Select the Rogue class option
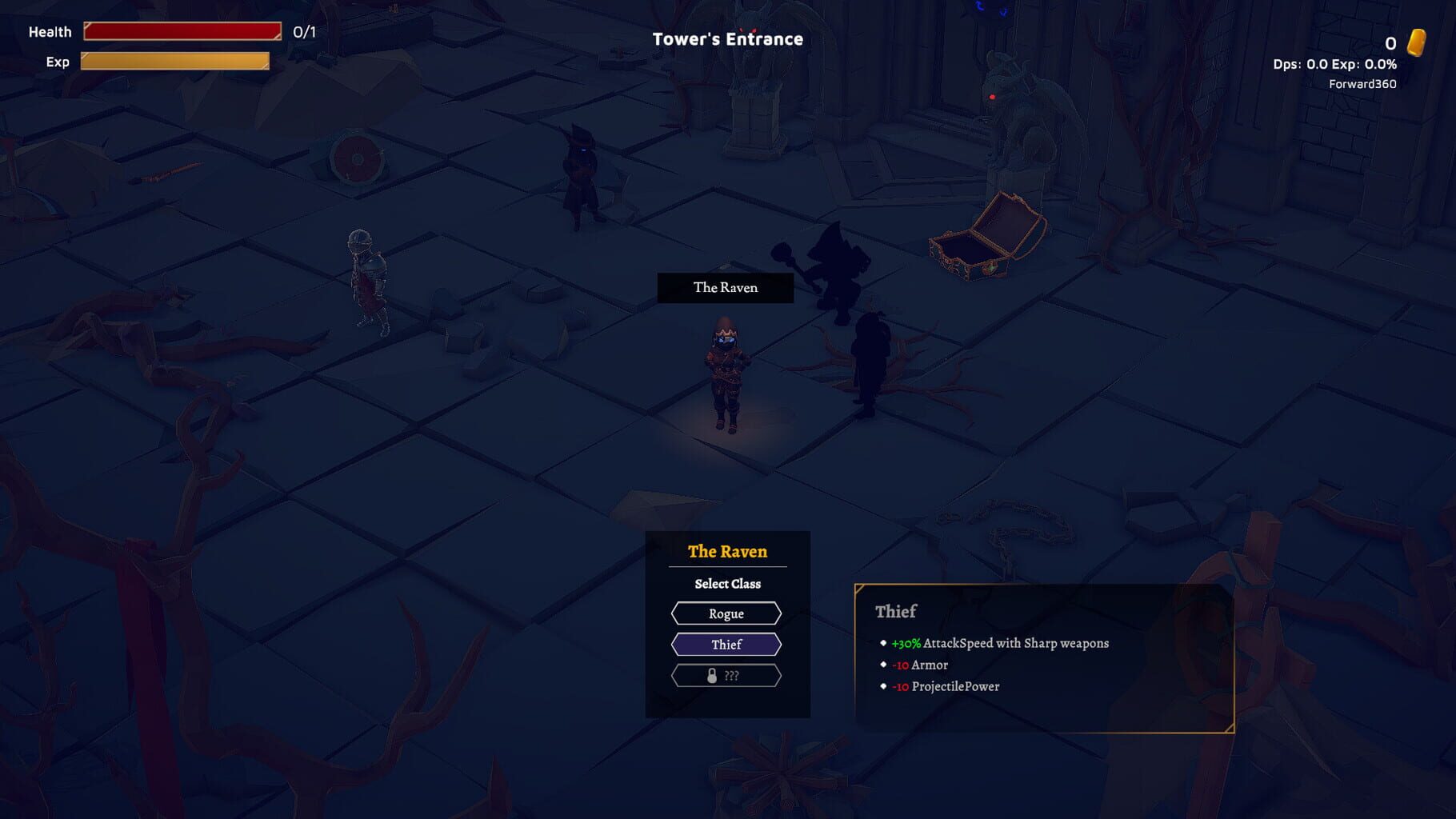This screenshot has width=1456, height=819. [x=726, y=613]
